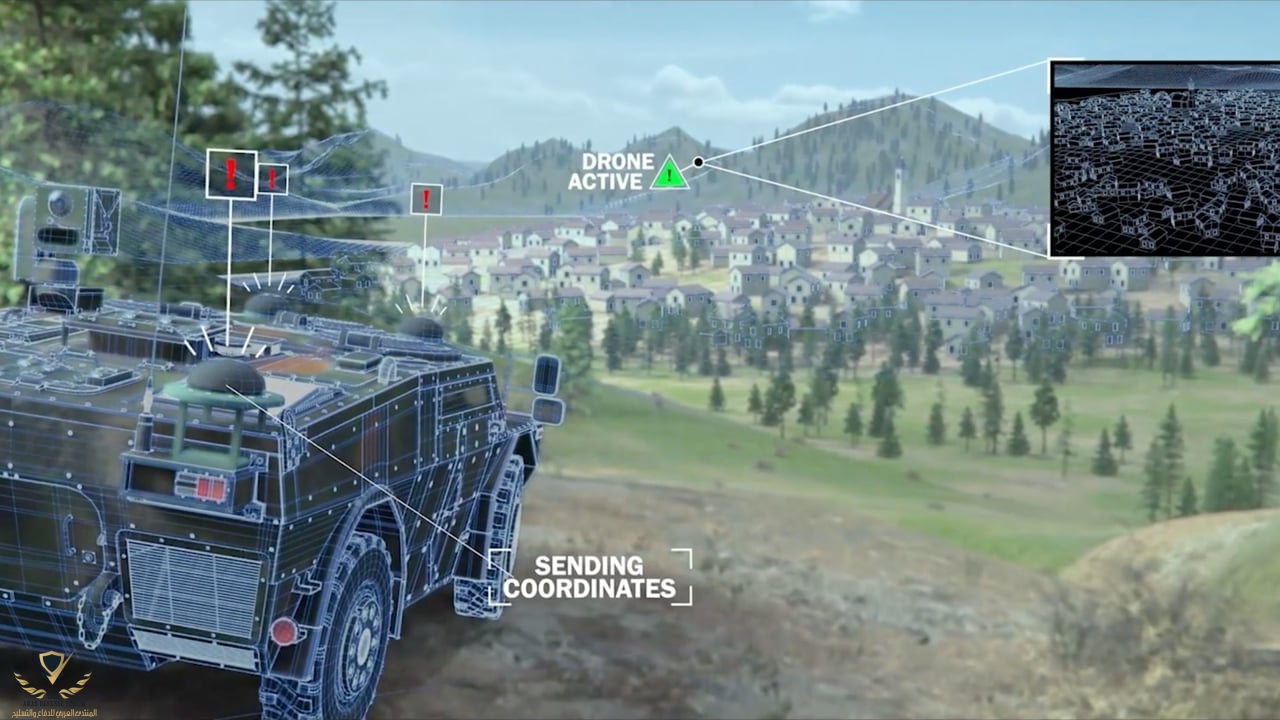Image resolution: width=1280 pixels, height=720 pixels.
Task: Open the wireframe town scan inset
Action: (1164, 158)
